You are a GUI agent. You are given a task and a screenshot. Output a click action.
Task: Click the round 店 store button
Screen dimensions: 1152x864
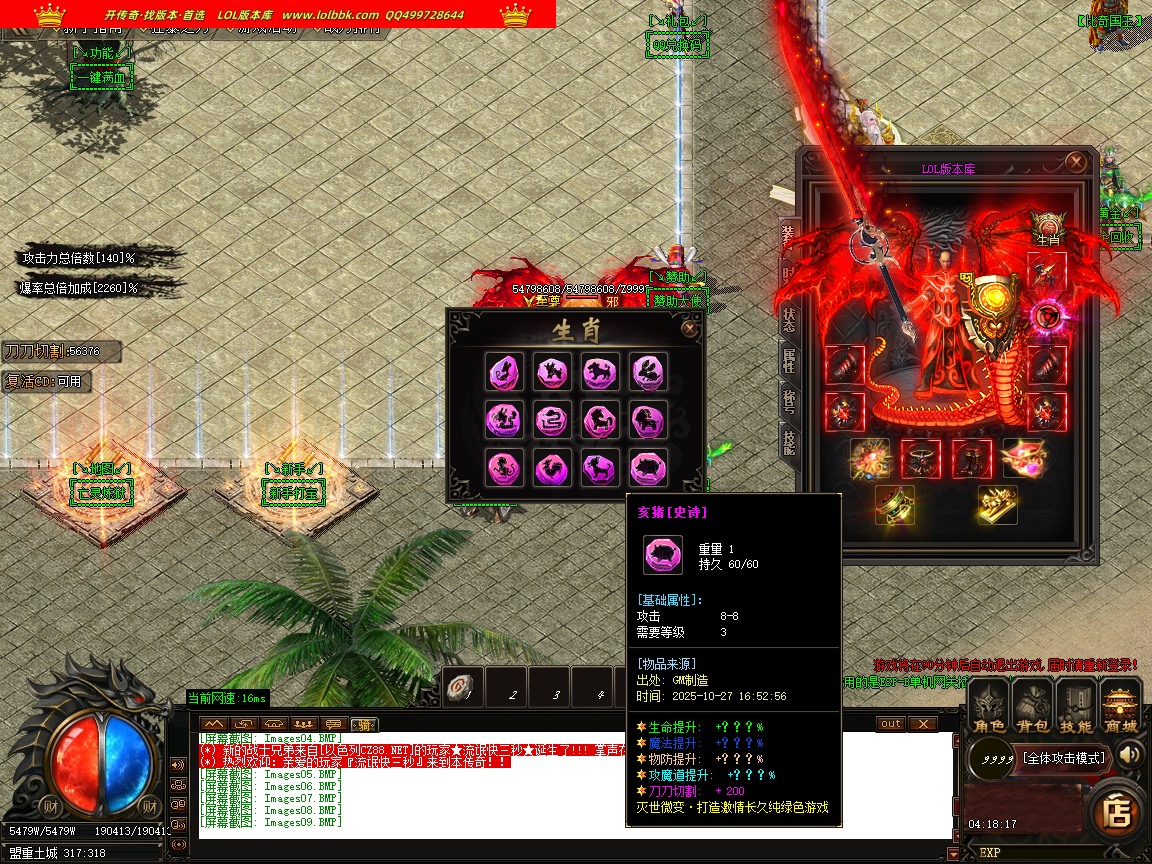(1116, 812)
